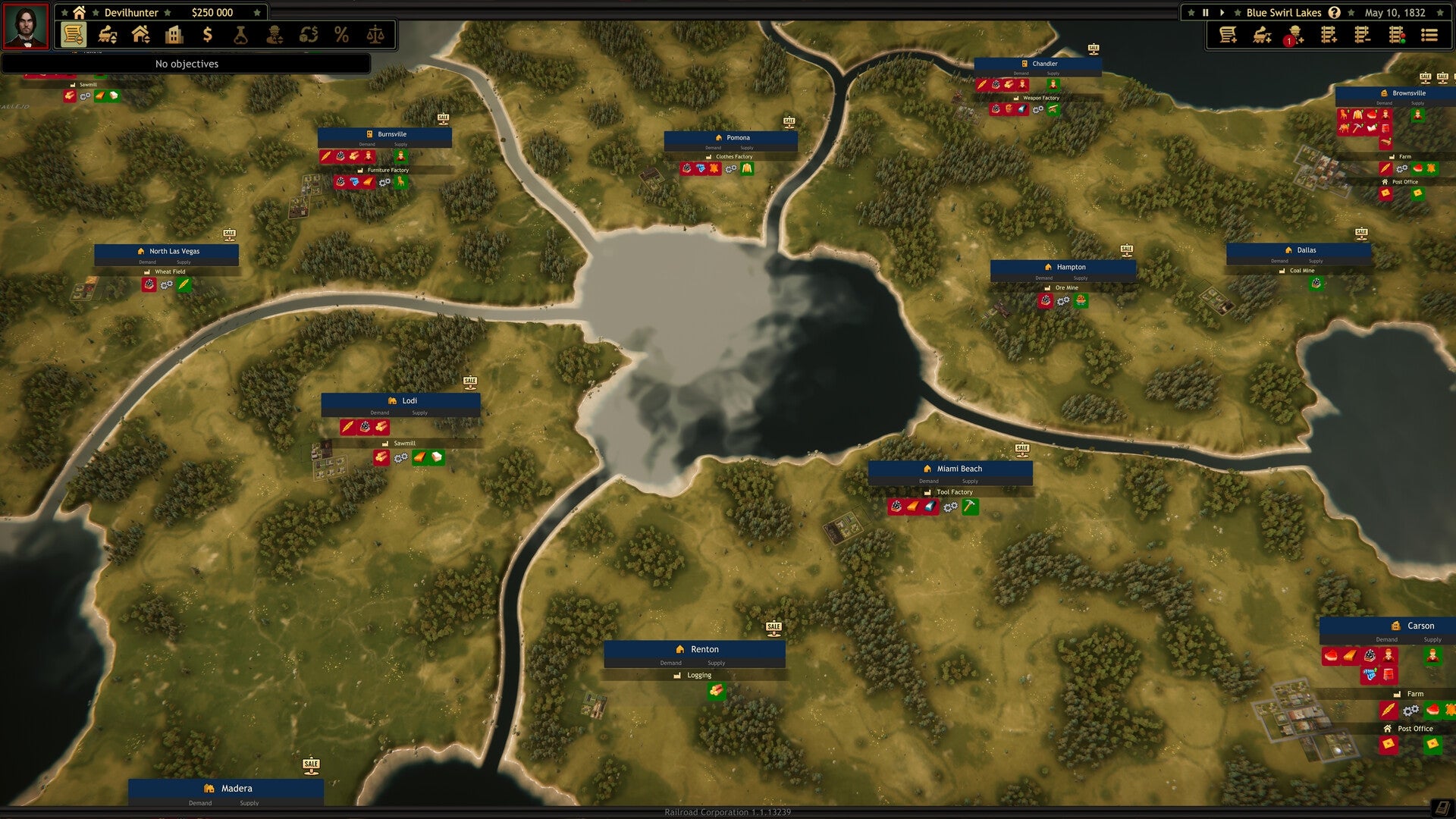
Task: Open the loans panel via percent icon
Action: (x=341, y=34)
